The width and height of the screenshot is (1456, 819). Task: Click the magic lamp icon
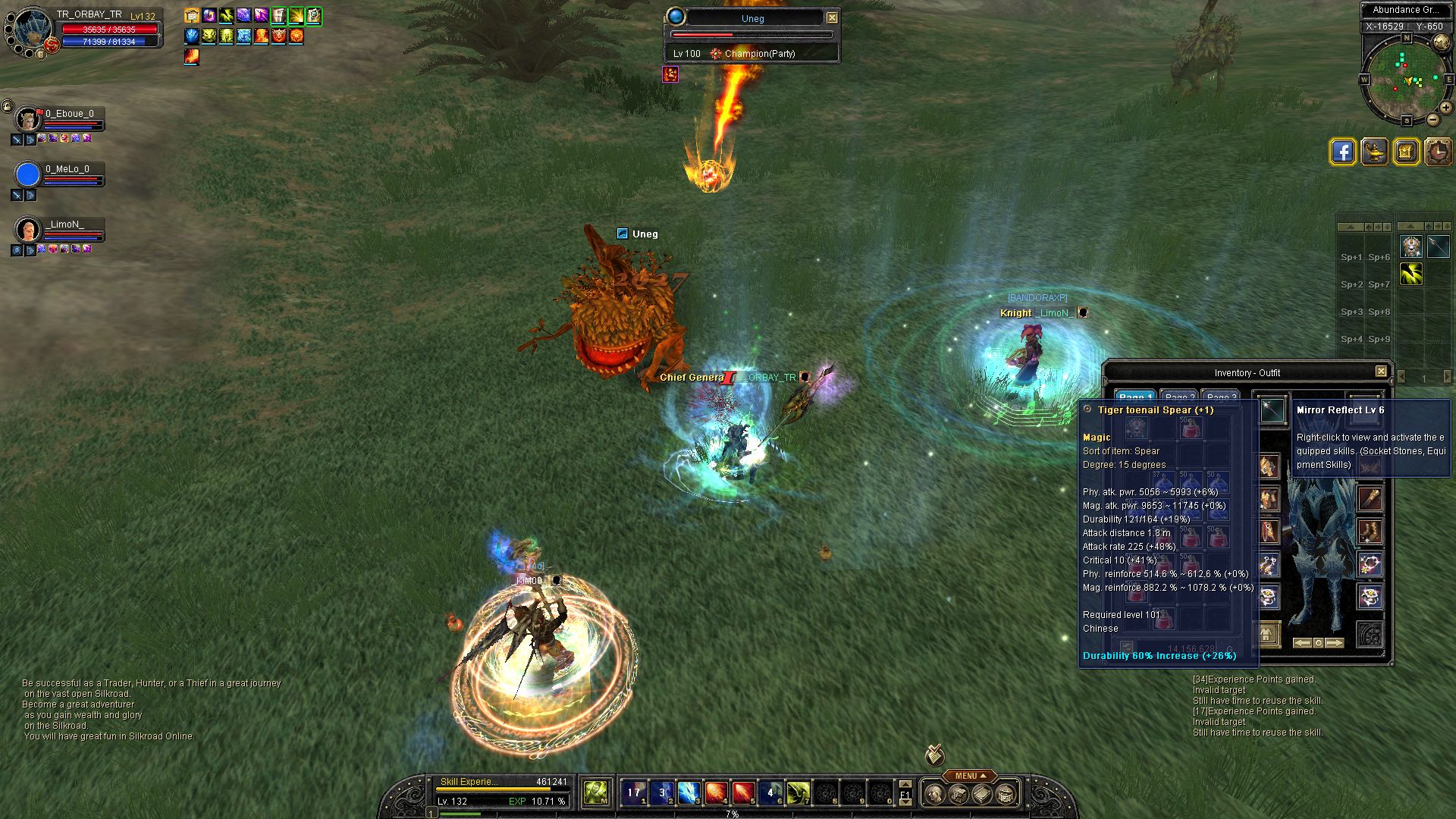[x=1374, y=152]
